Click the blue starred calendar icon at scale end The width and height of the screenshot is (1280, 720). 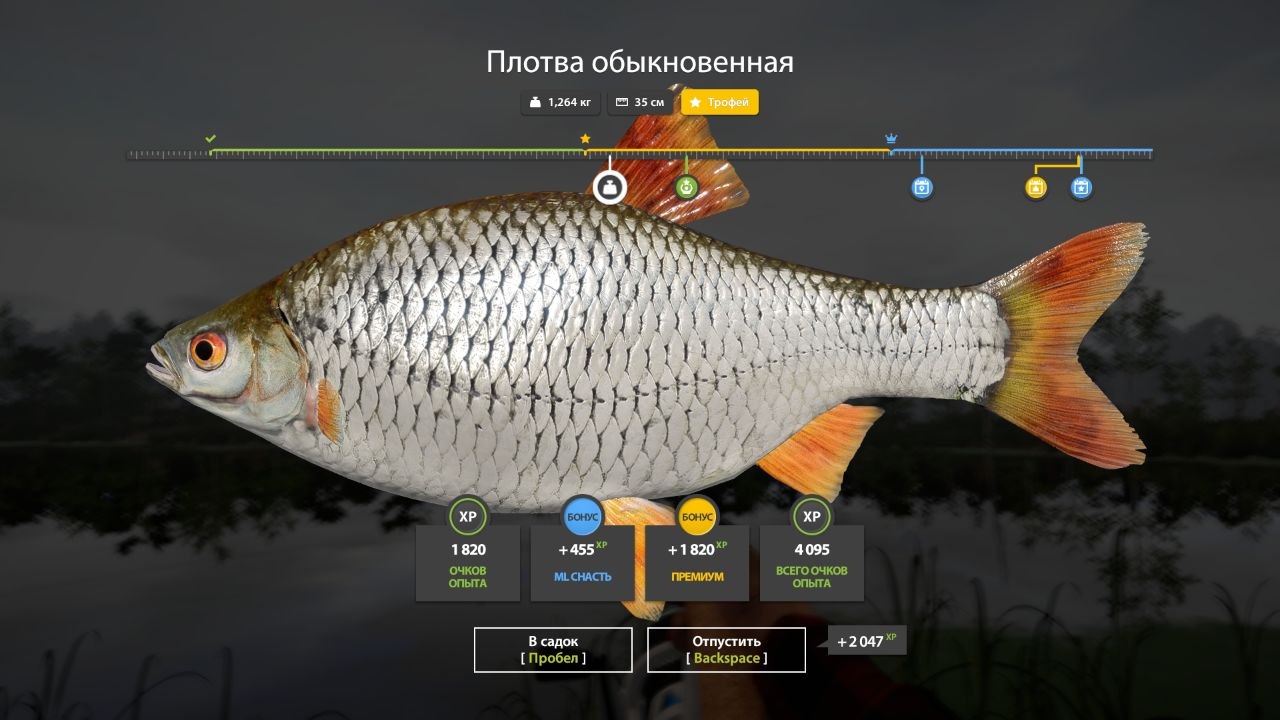pos(1080,187)
